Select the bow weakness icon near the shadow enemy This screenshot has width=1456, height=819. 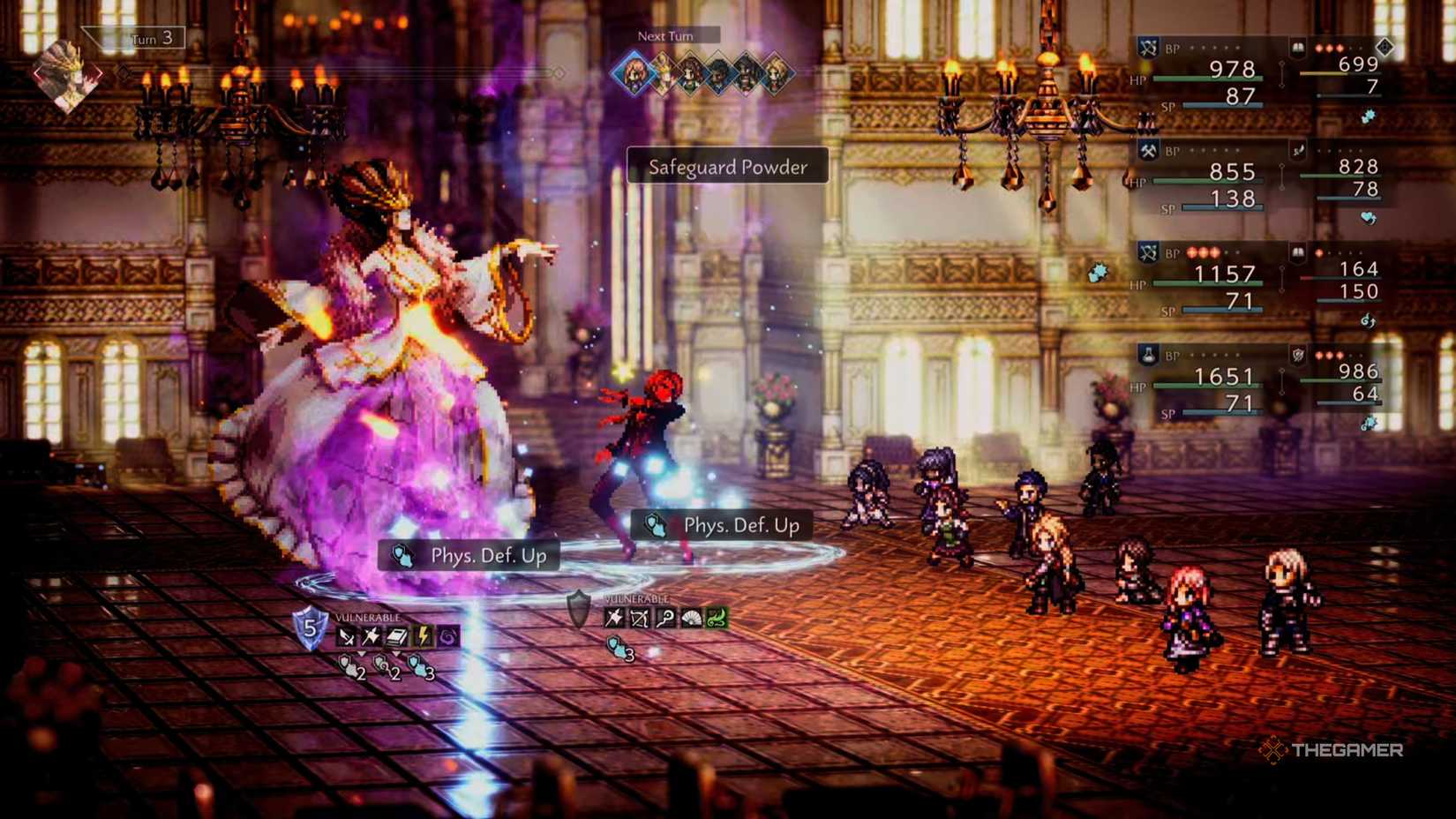click(641, 616)
